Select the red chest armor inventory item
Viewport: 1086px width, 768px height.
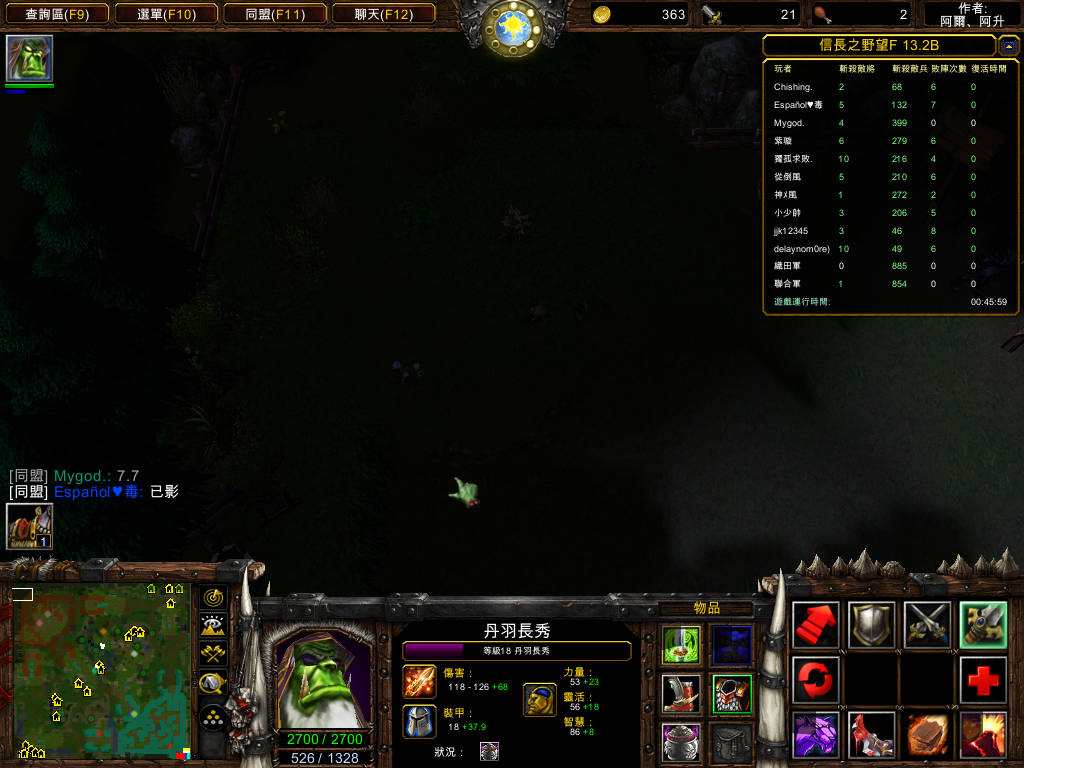(732, 693)
